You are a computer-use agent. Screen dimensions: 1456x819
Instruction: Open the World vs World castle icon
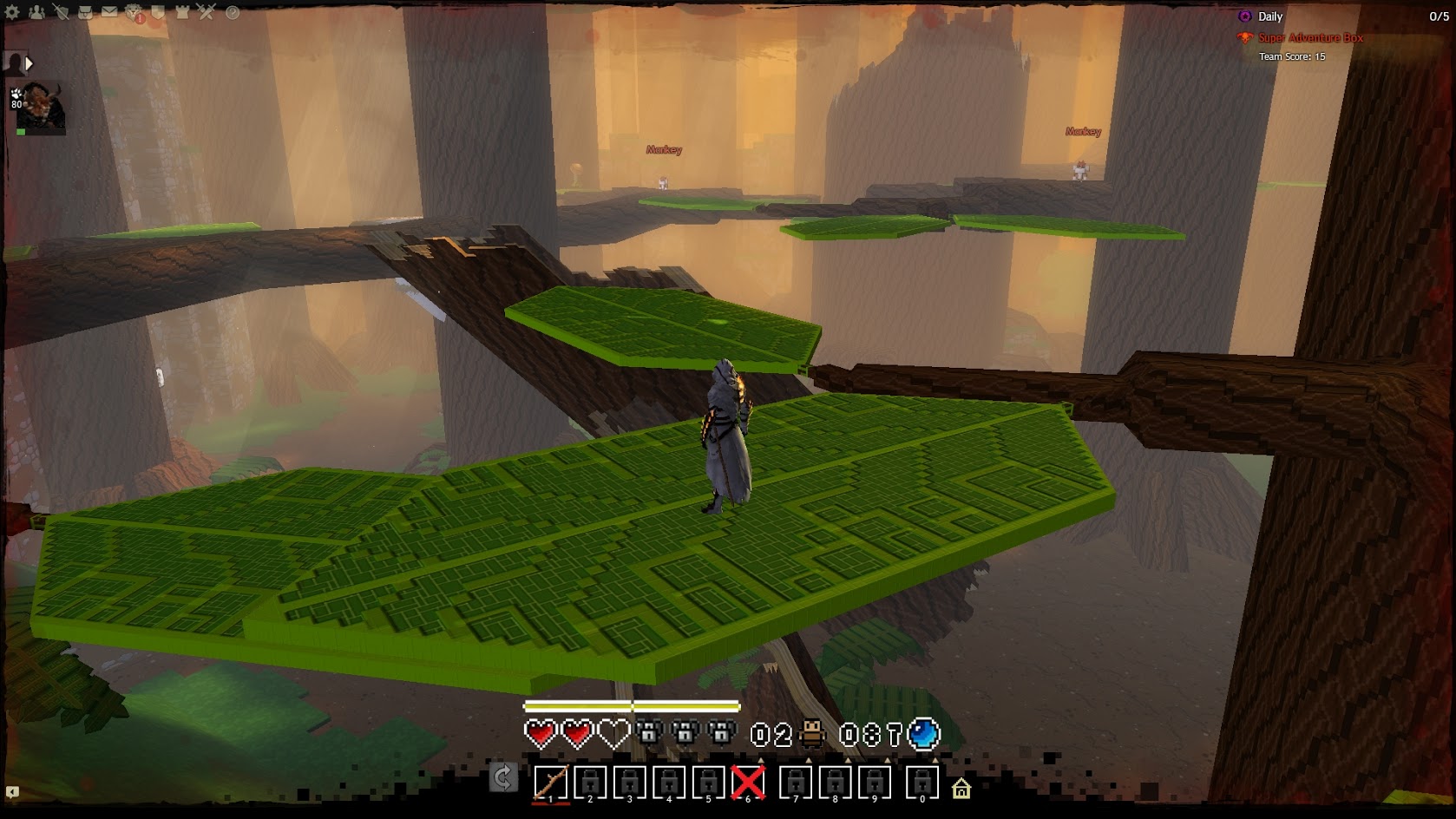click(x=182, y=12)
